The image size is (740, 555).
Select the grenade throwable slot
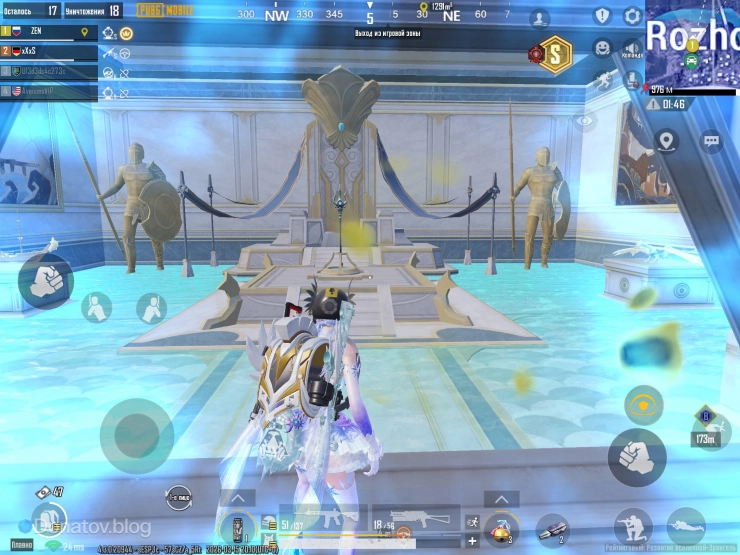click(502, 527)
